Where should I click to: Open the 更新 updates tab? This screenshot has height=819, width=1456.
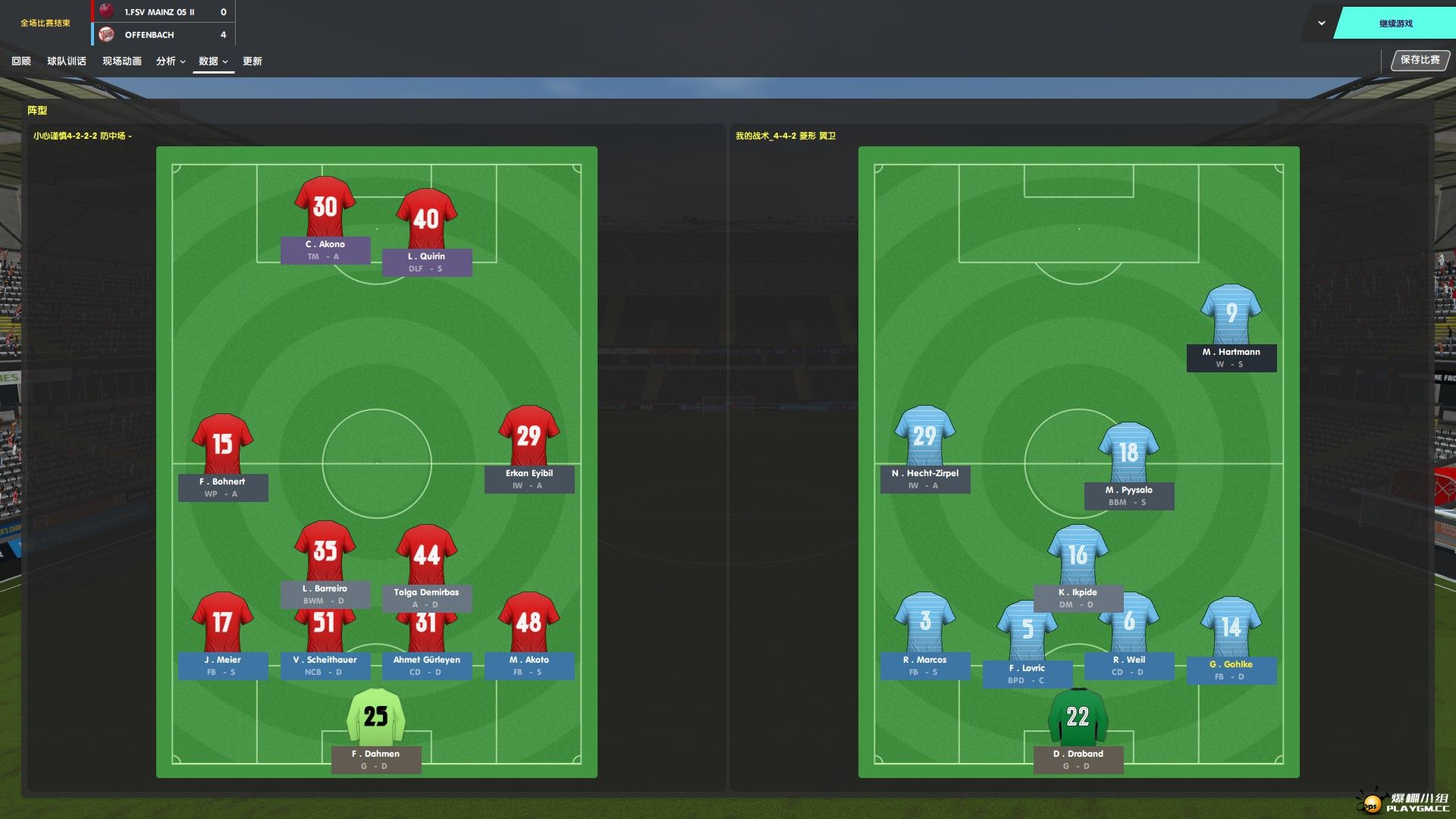pyautogui.click(x=253, y=61)
